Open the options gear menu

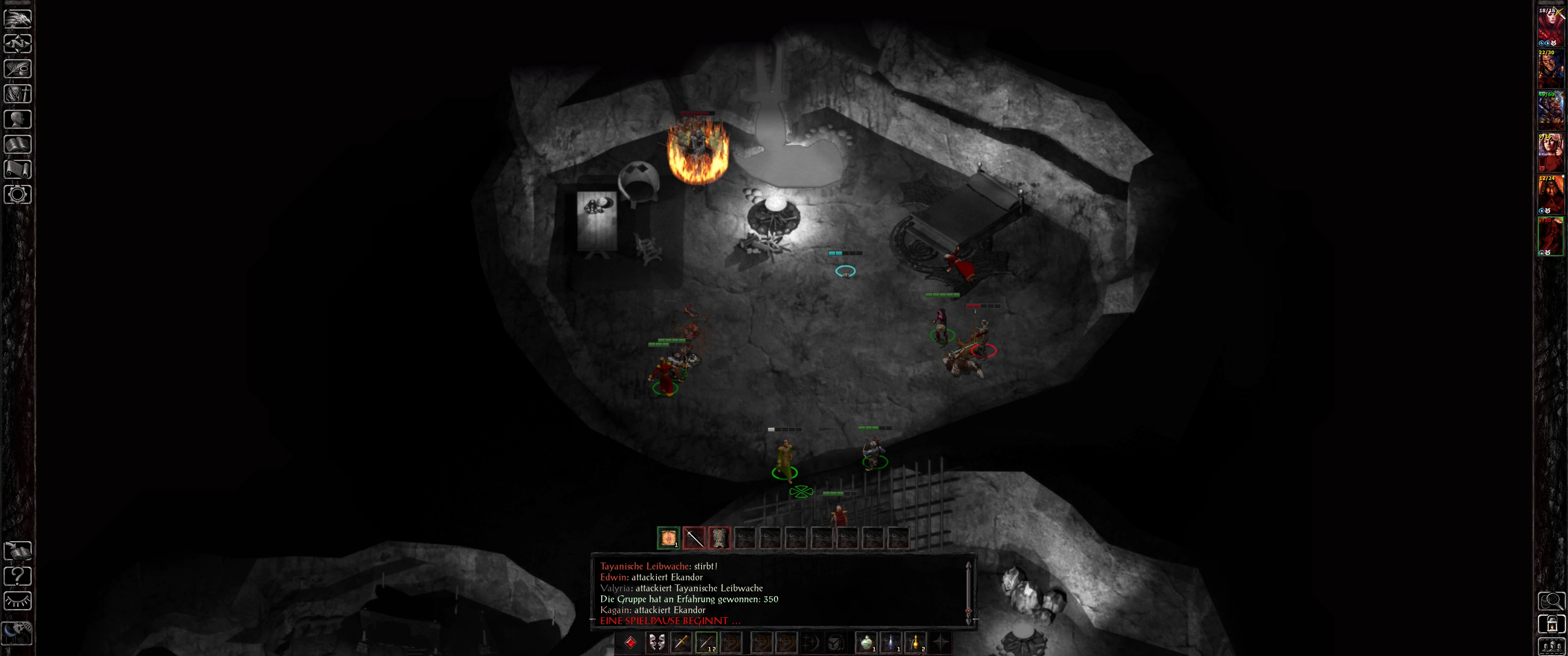(x=18, y=195)
